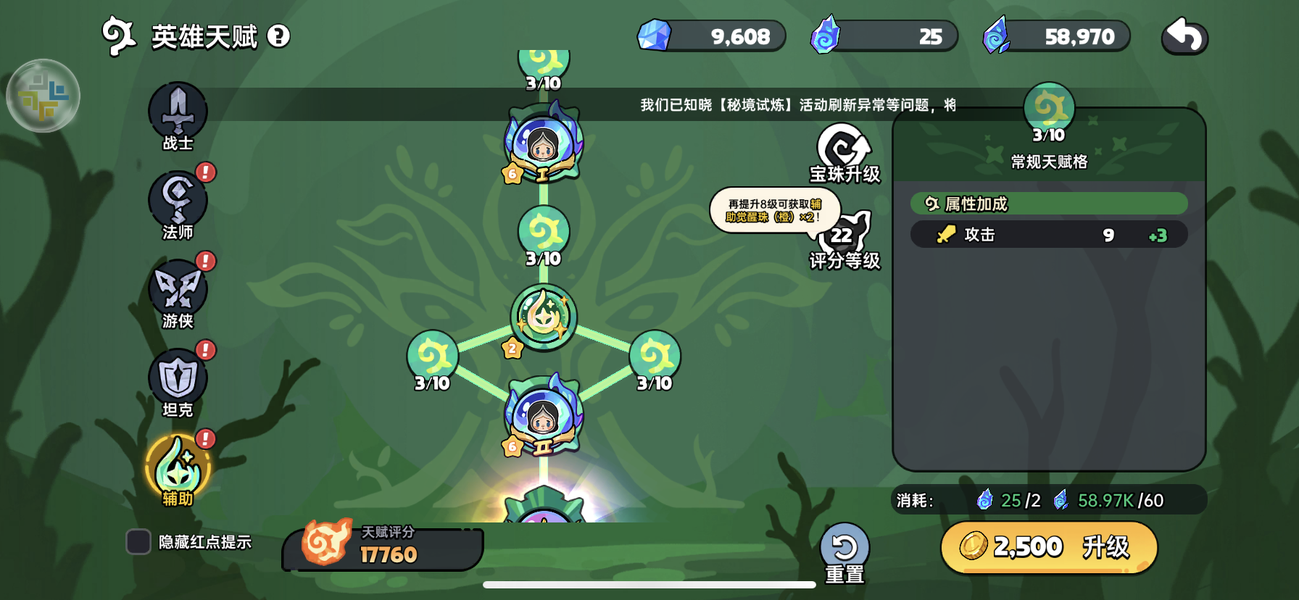Screen dimensions: 1299x600
Task: Select the hero orb node marked I
Action: 543,145
